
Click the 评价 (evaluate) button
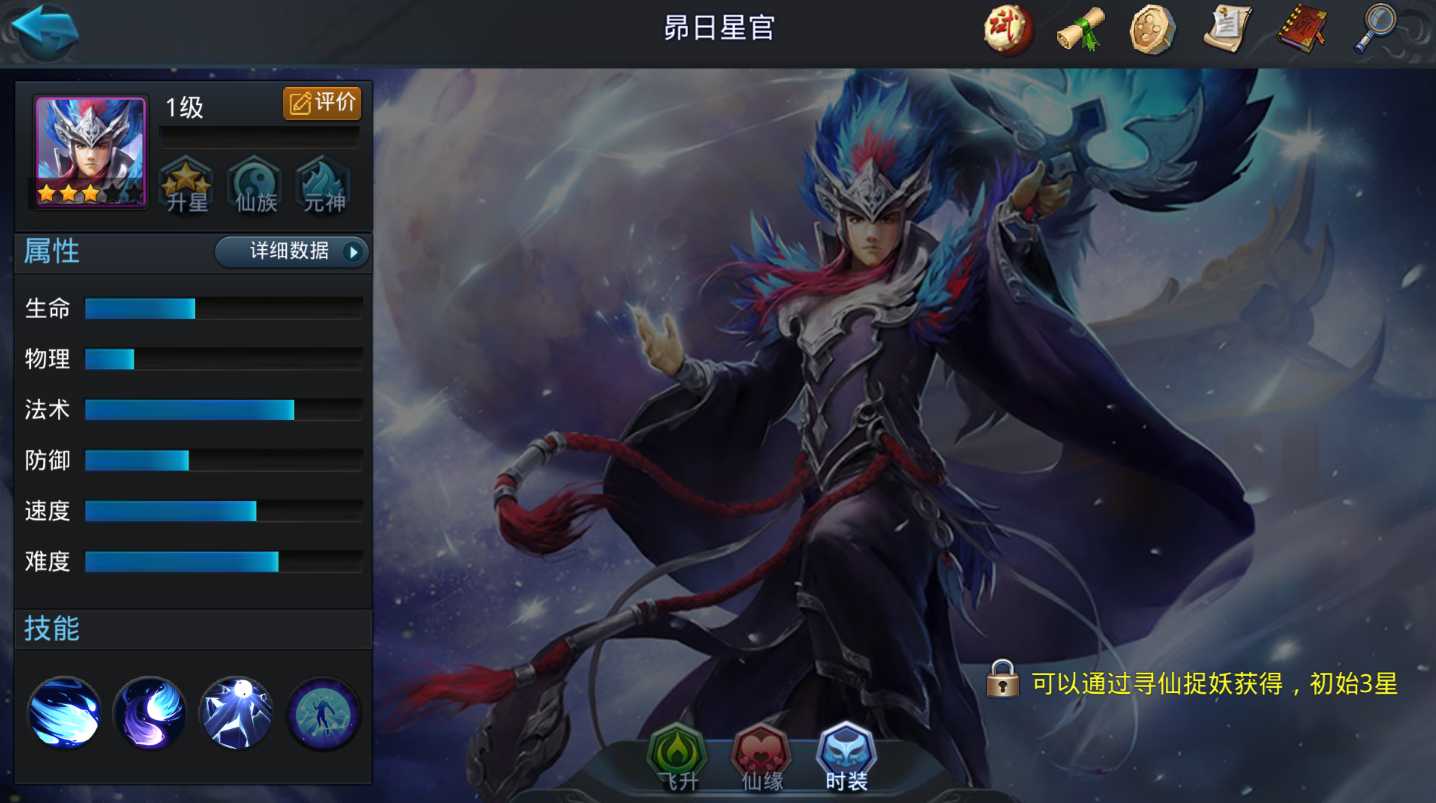pyautogui.click(x=322, y=103)
